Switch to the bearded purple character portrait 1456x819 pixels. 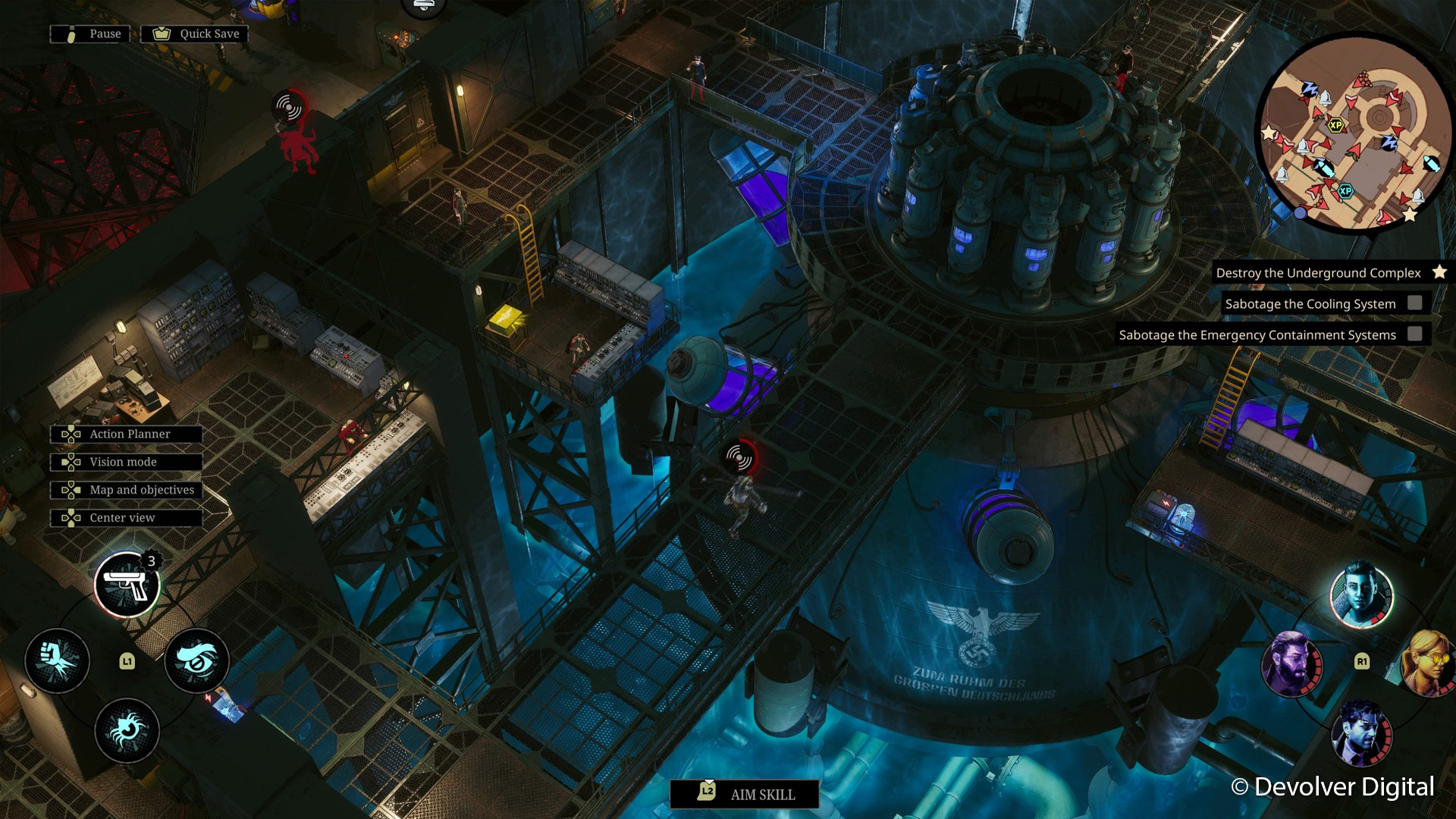pos(1291,664)
